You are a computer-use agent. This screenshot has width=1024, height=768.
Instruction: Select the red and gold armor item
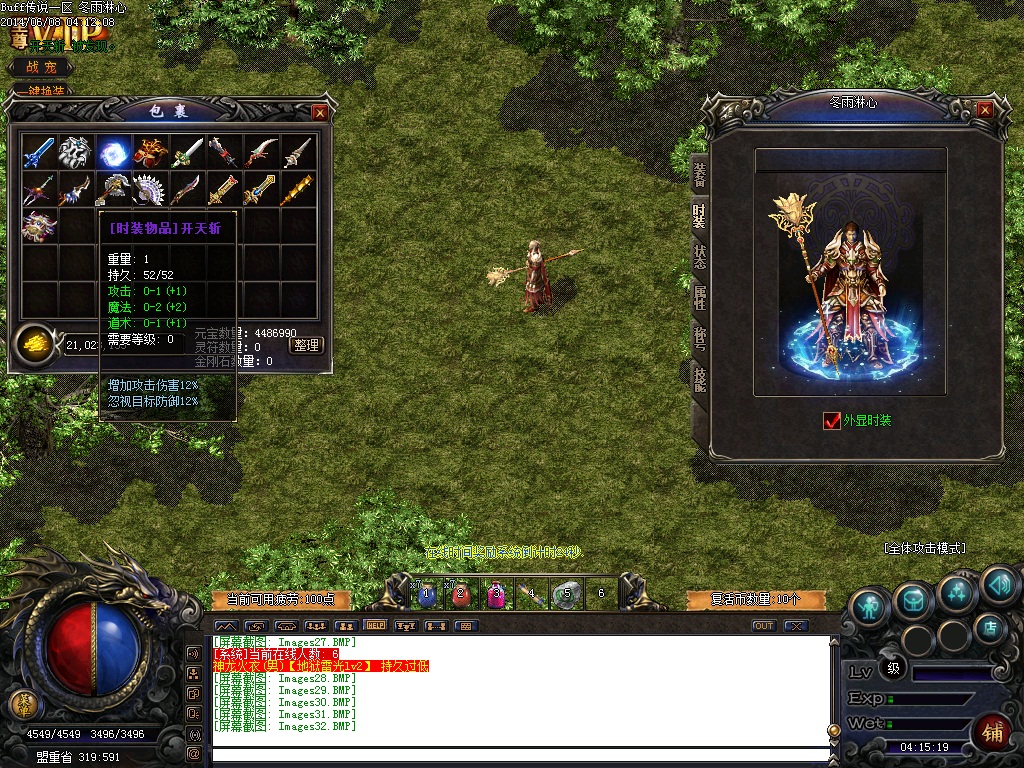(x=150, y=152)
